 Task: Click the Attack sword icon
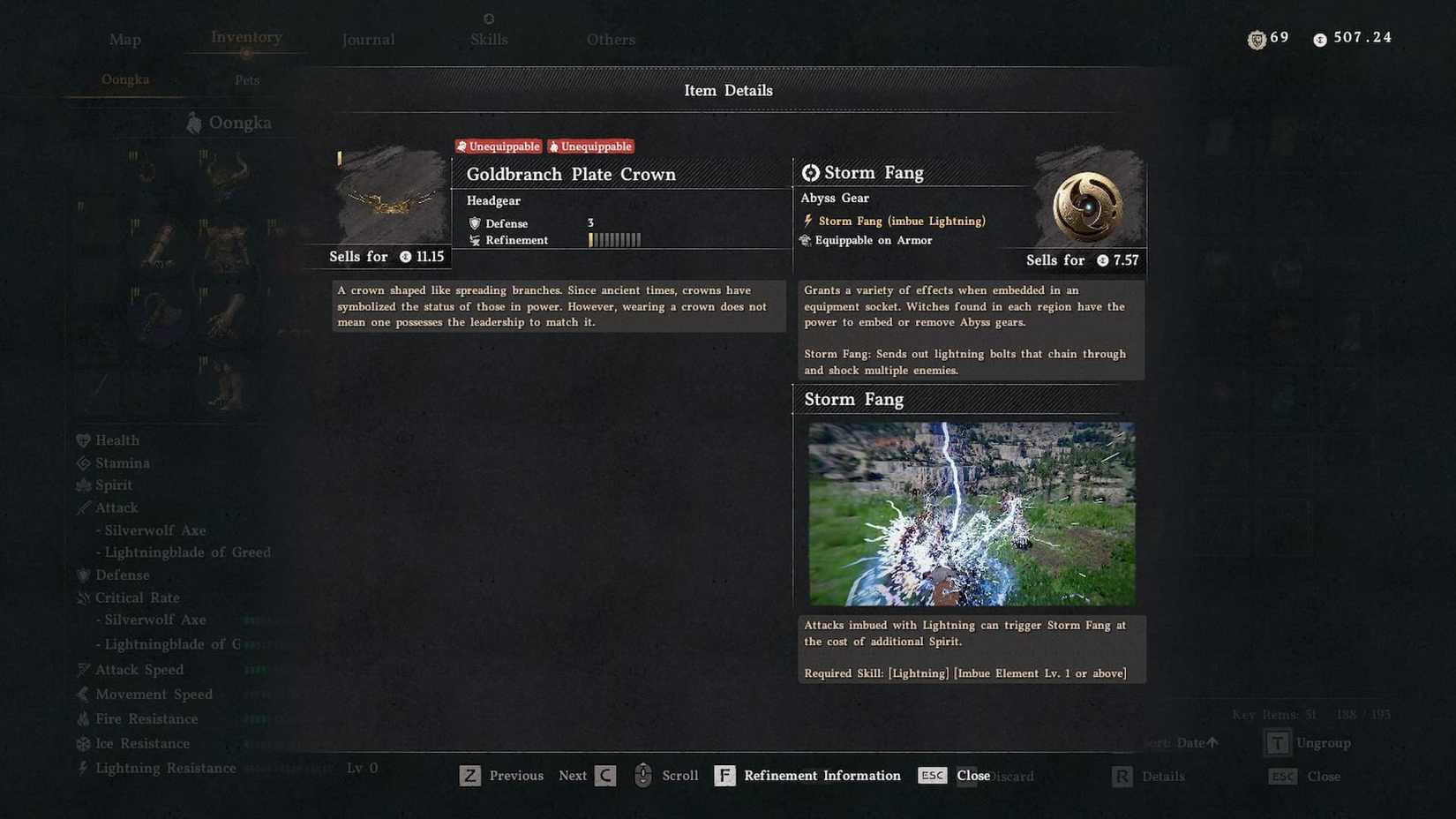[x=83, y=507]
